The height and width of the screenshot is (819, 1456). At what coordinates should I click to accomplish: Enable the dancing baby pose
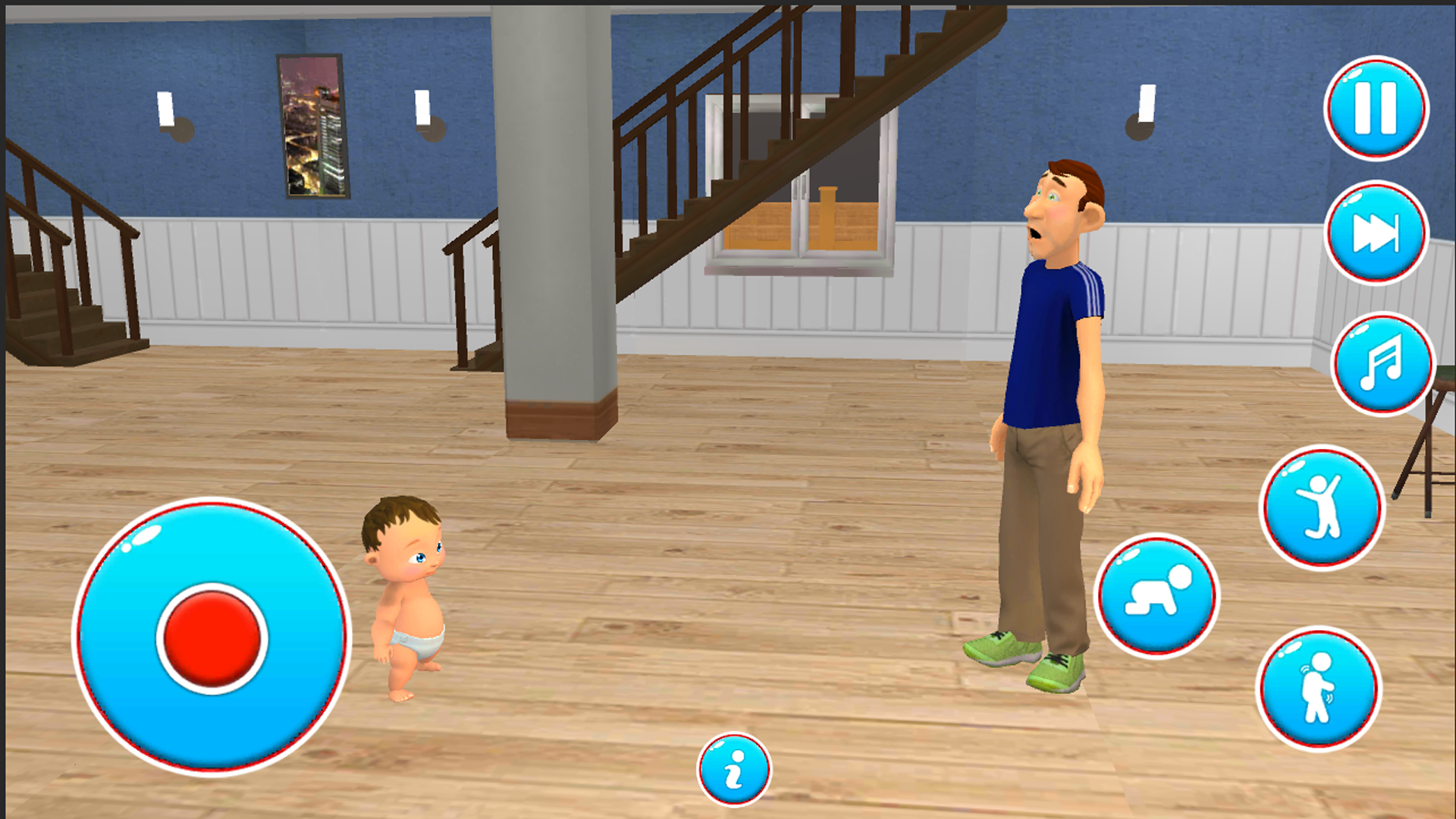(1323, 507)
